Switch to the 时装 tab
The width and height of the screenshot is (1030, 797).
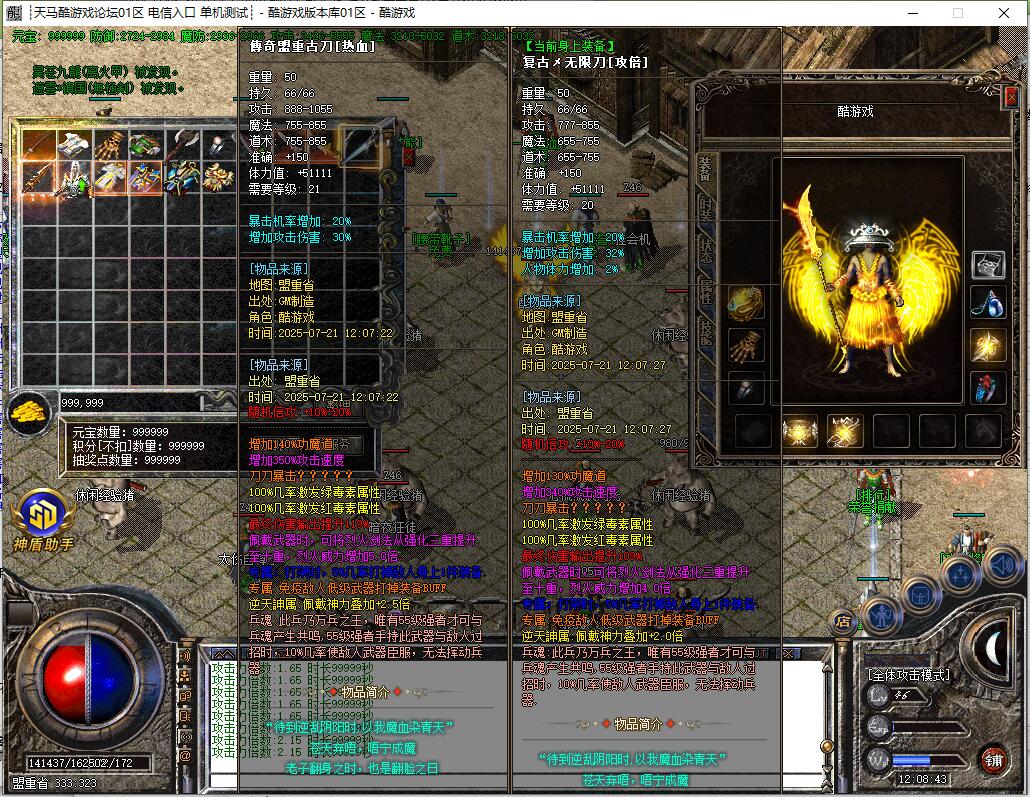coord(706,207)
